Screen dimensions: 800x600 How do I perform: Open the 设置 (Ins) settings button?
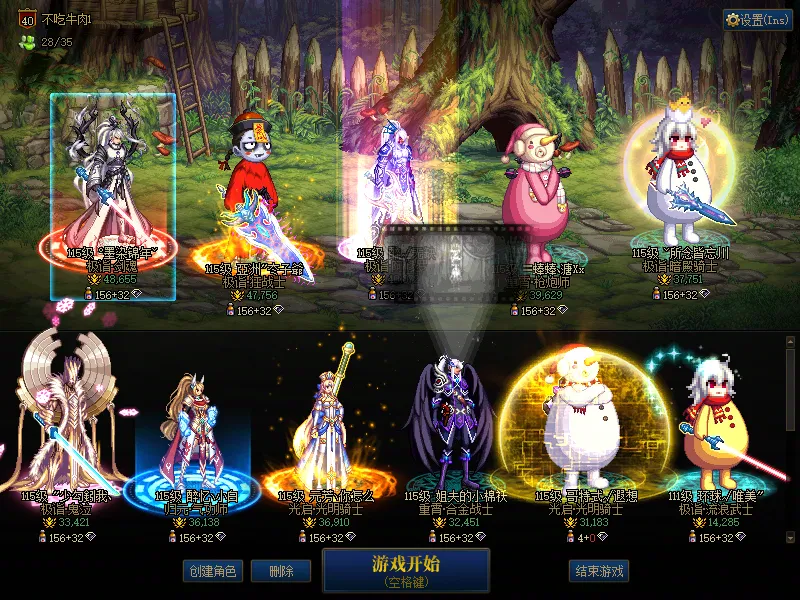tap(757, 20)
